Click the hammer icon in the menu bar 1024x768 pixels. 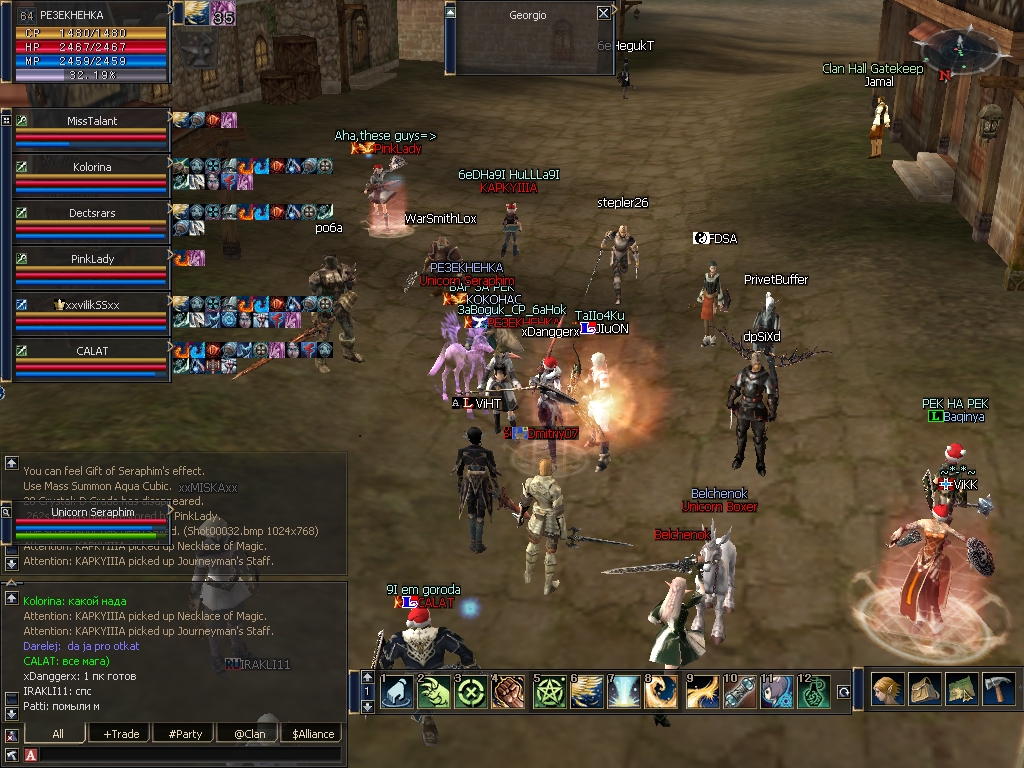(998, 689)
